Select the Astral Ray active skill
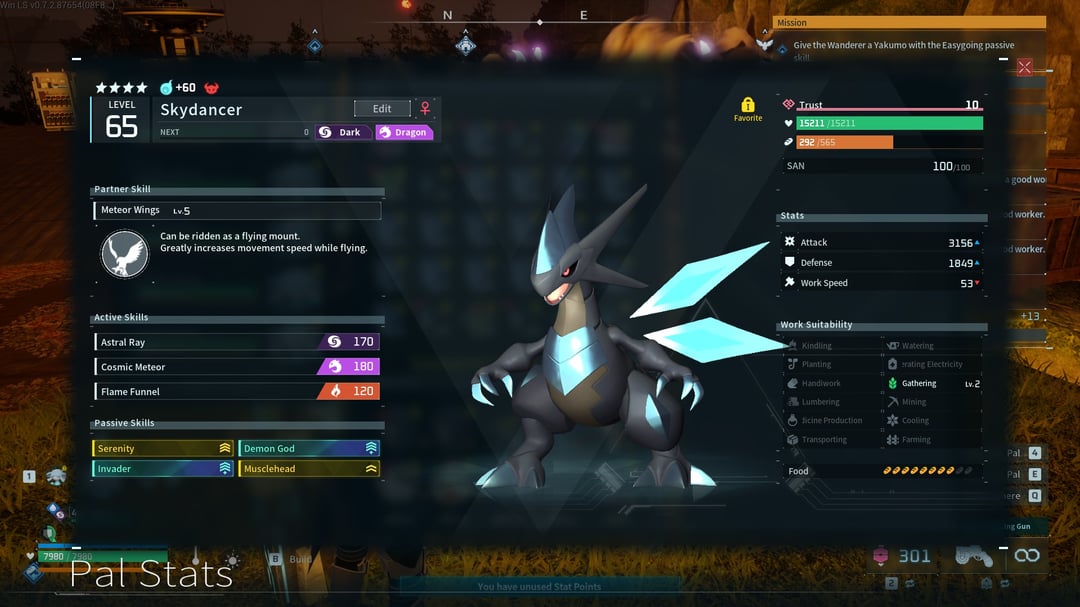This screenshot has height=607, width=1080. tap(236, 342)
